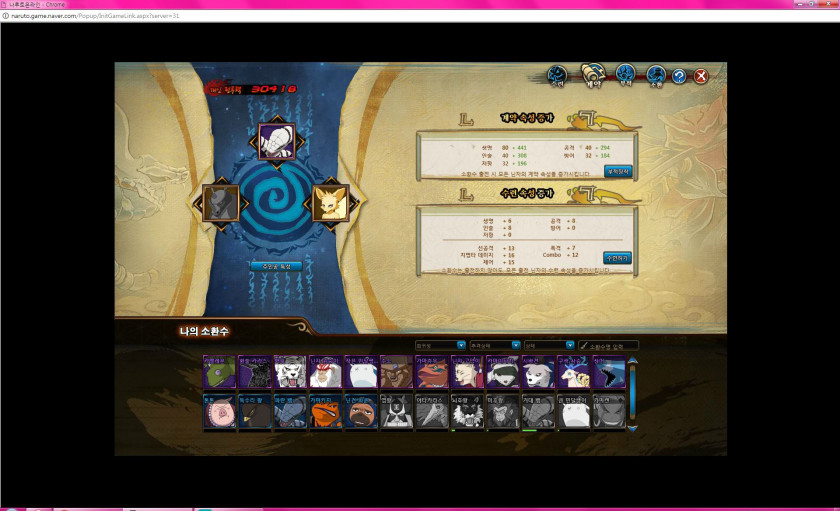The height and width of the screenshot is (511, 840).
Task: Click the blue button in contract attributes panel
Action: tap(618, 171)
